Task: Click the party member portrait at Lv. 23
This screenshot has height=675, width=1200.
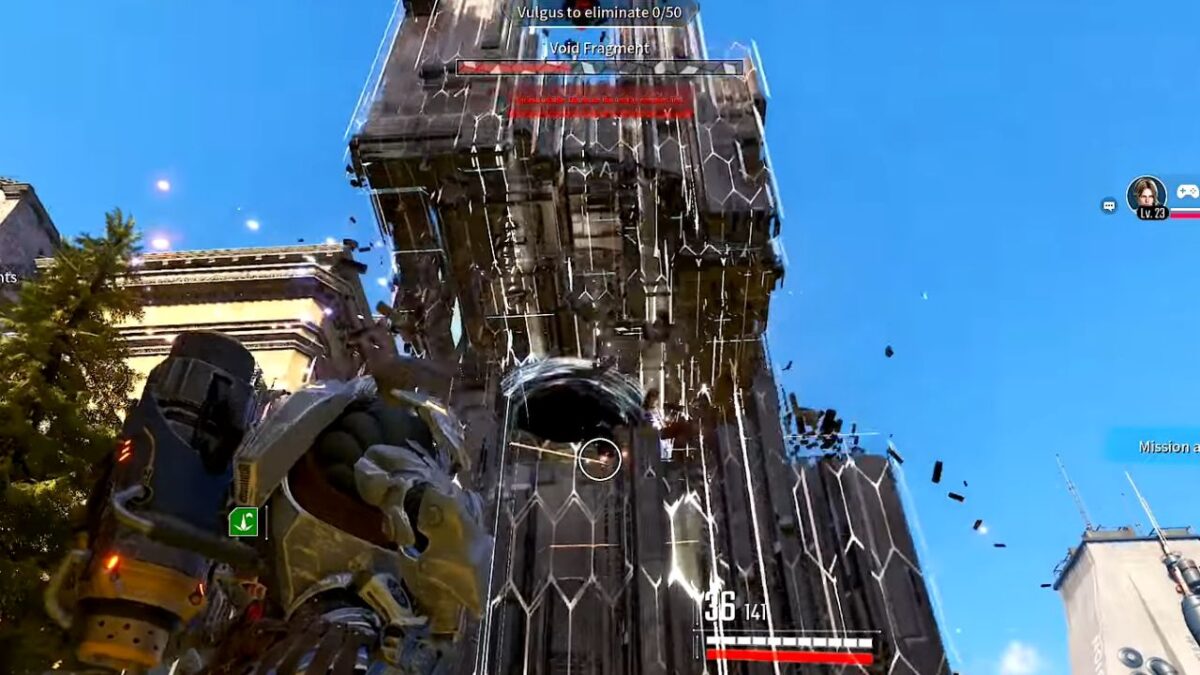Action: (x=1146, y=195)
